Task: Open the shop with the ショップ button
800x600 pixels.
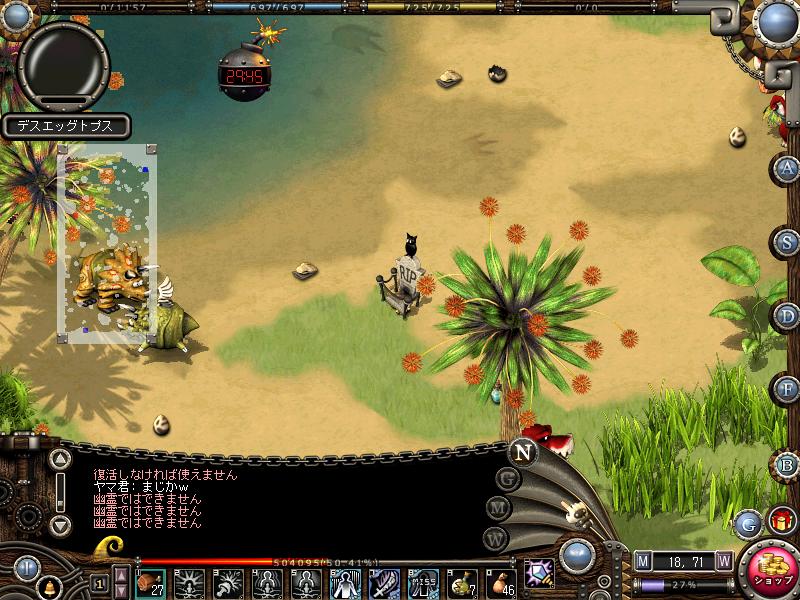Action: (x=769, y=570)
